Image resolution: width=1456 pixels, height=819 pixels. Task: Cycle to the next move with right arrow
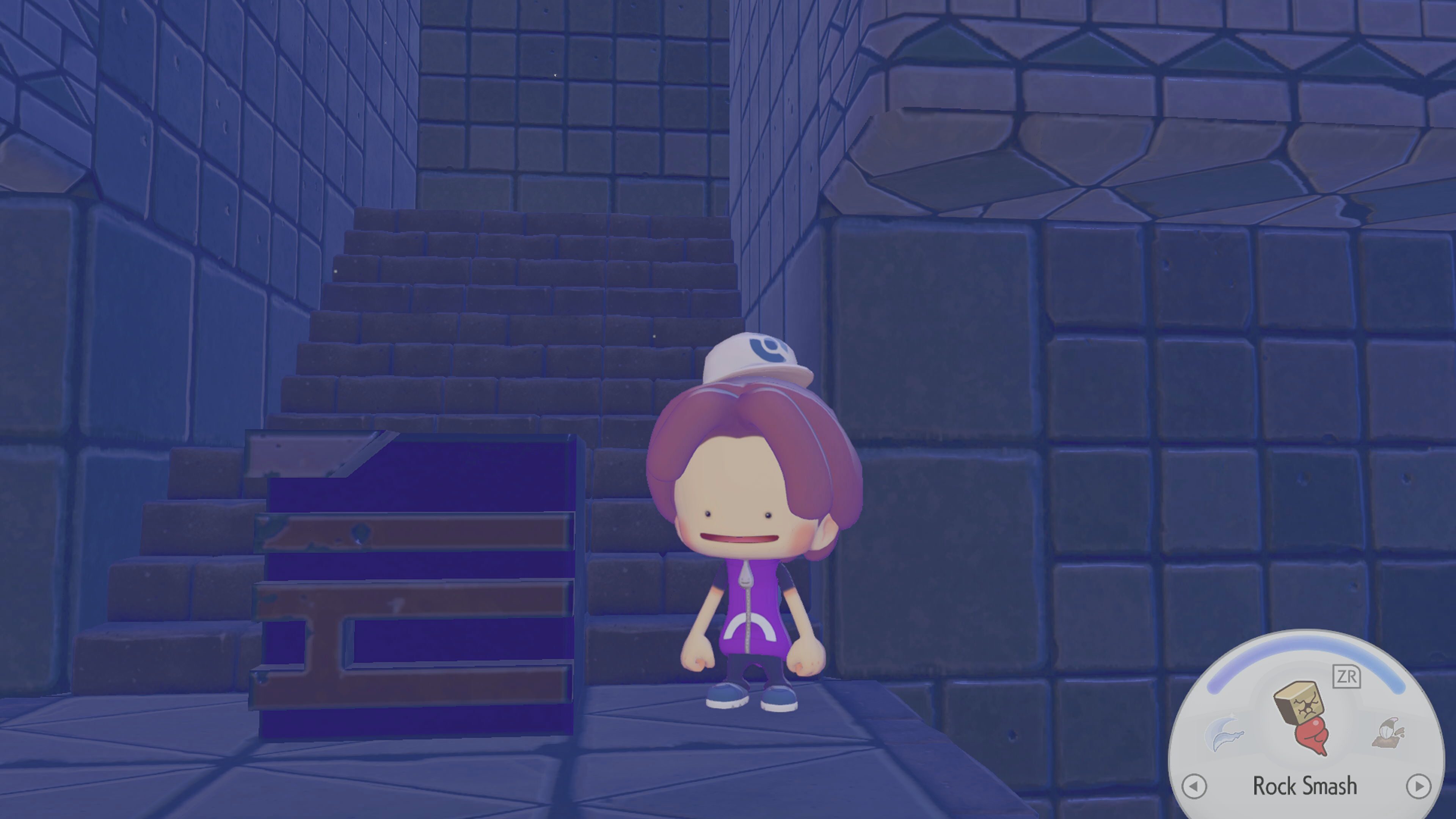click(1418, 786)
